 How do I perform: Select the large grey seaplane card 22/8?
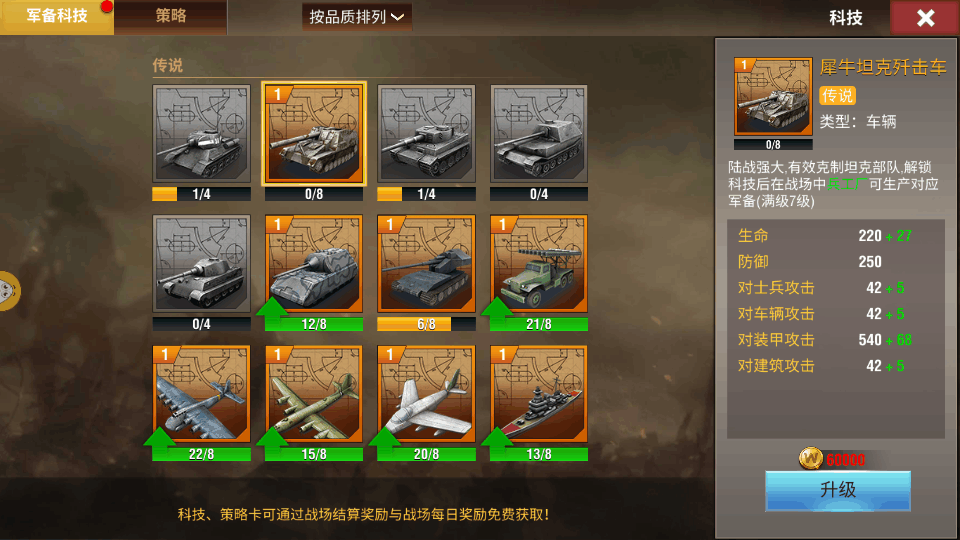pyautogui.click(x=201, y=395)
